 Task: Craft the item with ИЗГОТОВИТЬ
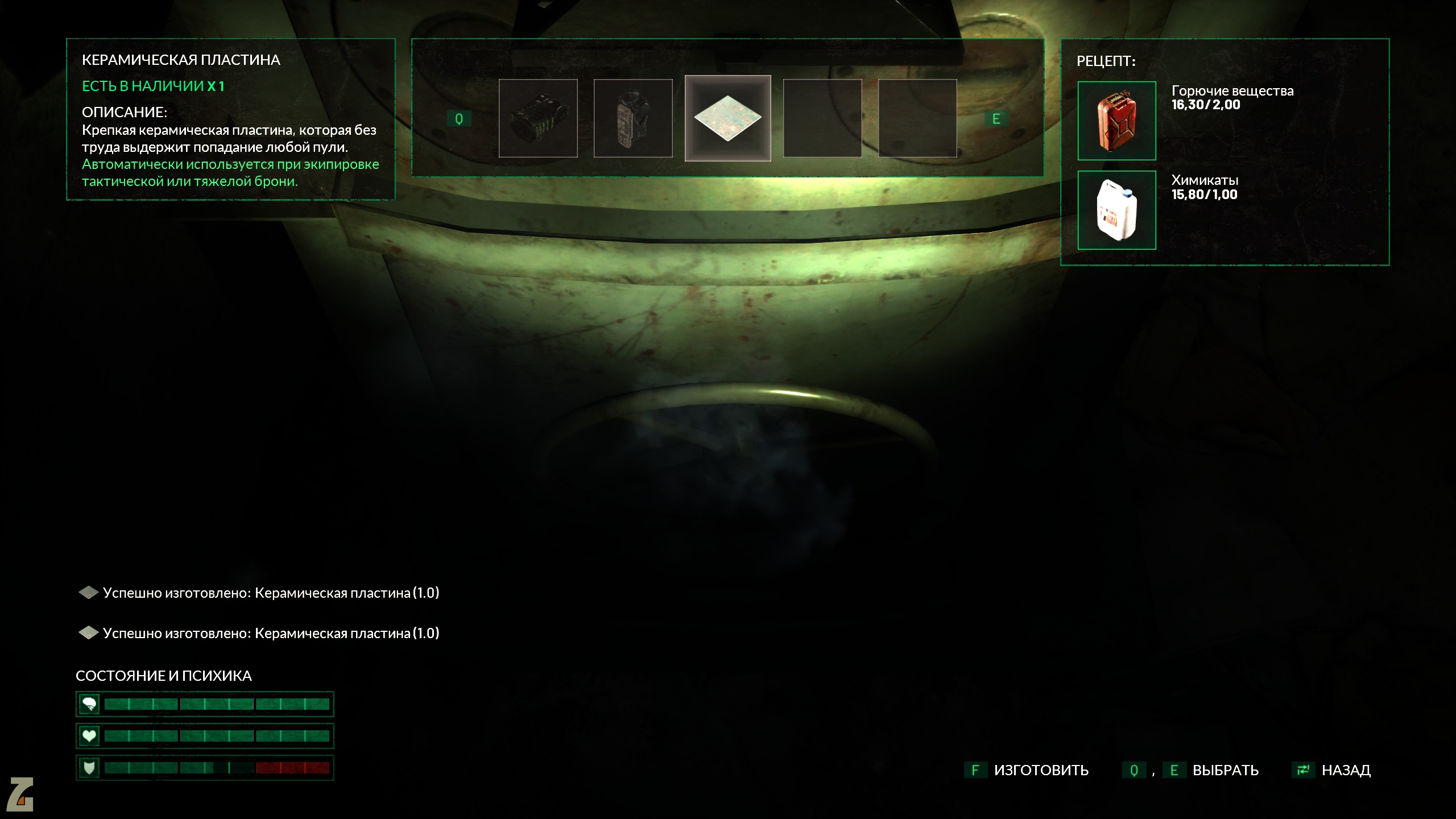click(x=1040, y=770)
